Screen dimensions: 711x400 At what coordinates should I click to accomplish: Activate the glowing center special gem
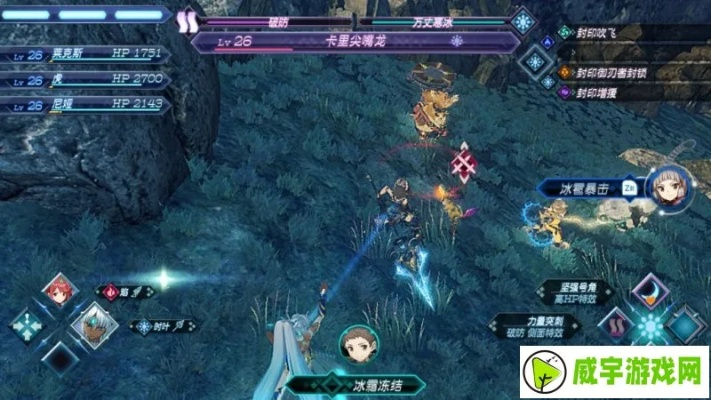[x=651, y=327]
